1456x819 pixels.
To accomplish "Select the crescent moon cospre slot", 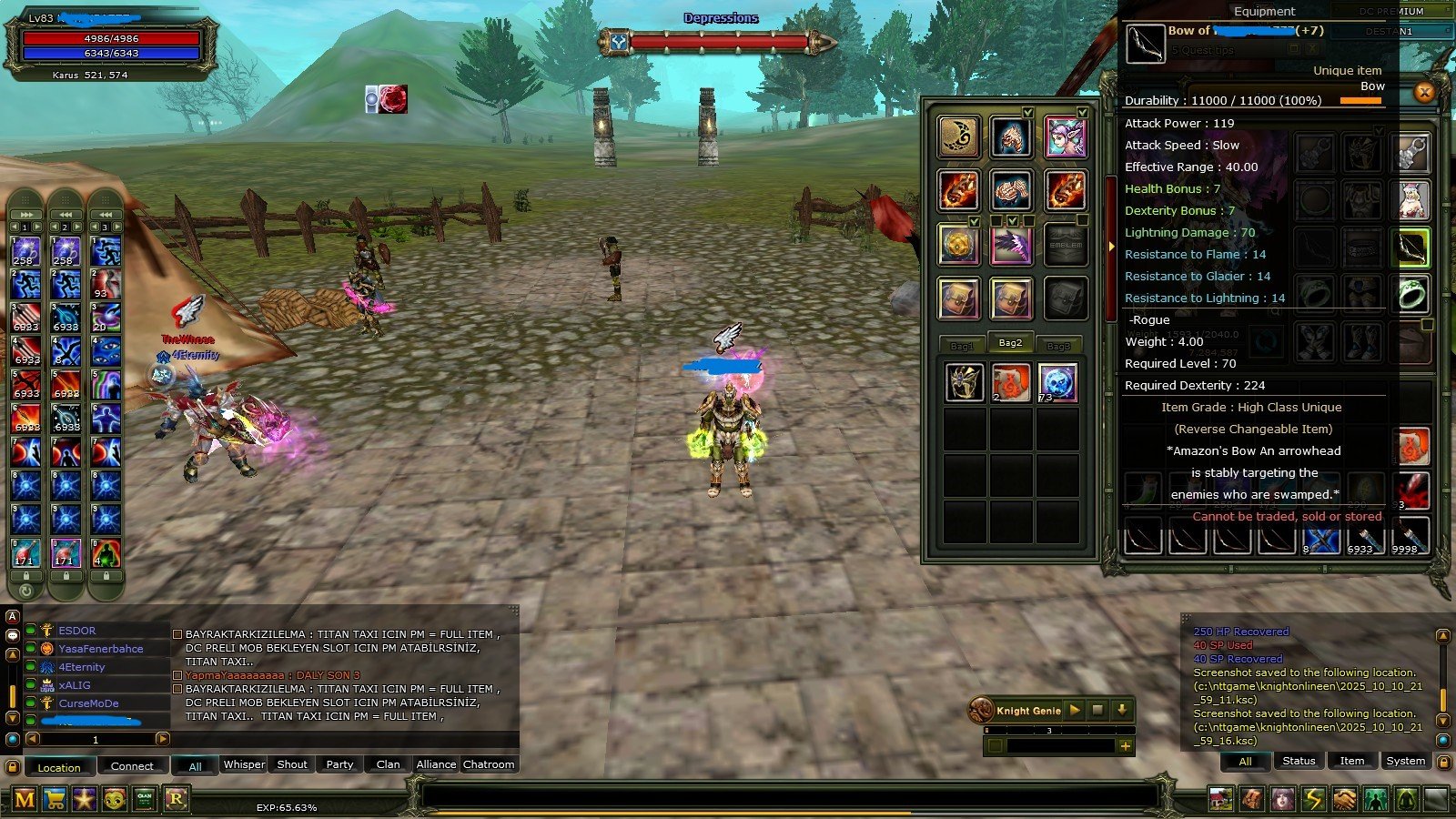I will coord(959,137).
